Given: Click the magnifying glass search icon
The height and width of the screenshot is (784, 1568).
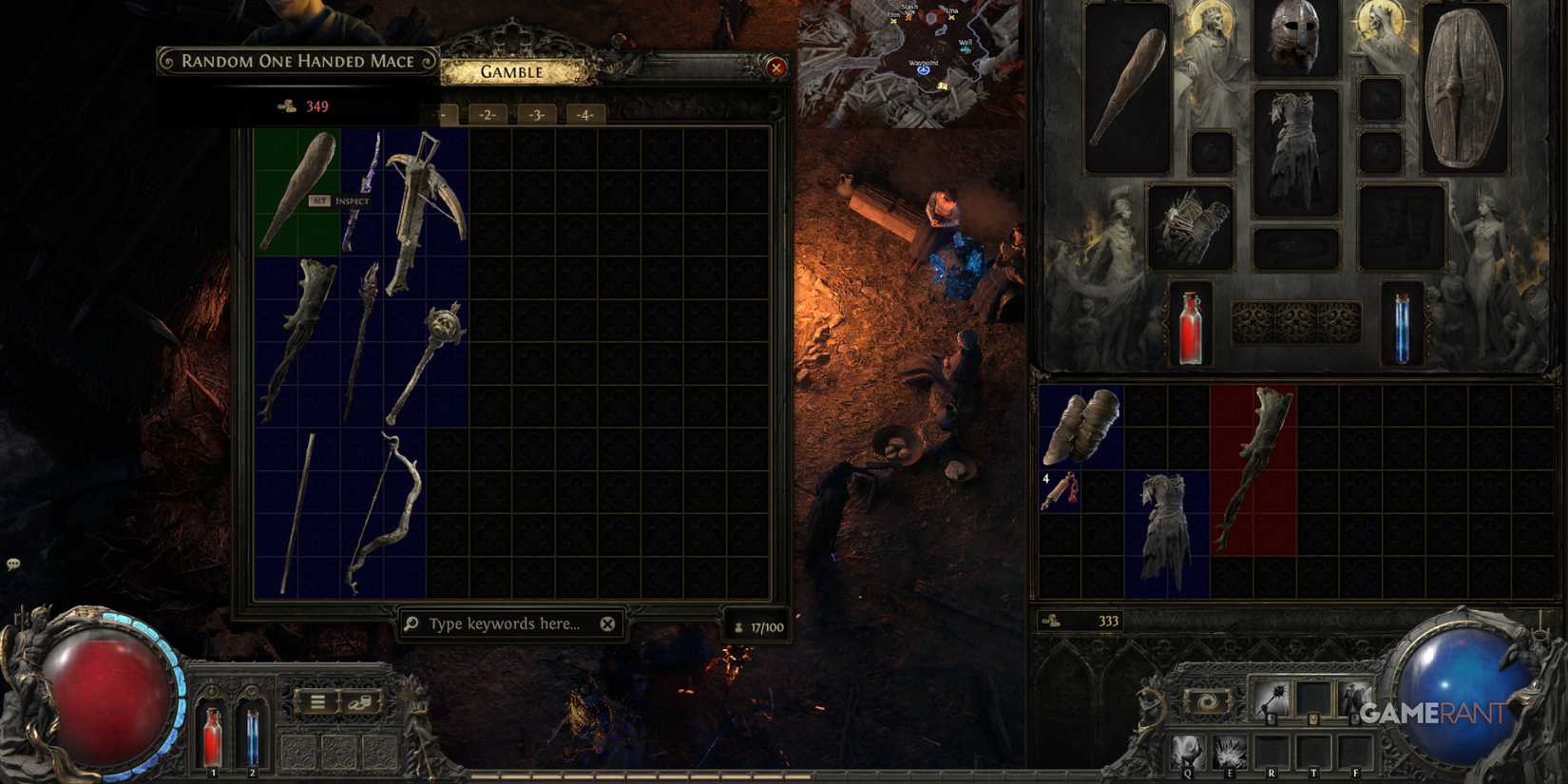Looking at the screenshot, I should (411, 624).
